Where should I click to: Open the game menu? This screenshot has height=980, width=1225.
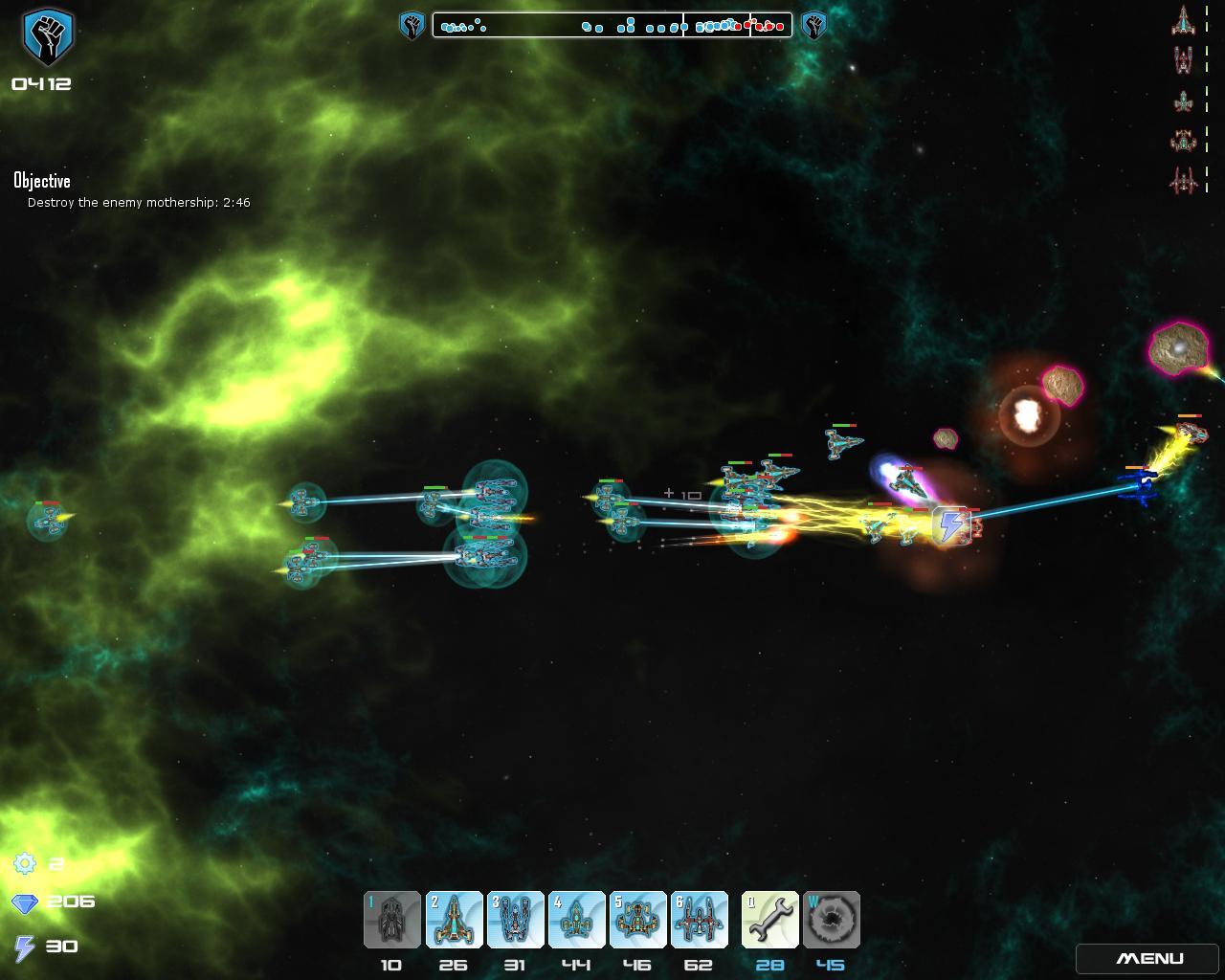click(x=1149, y=958)
